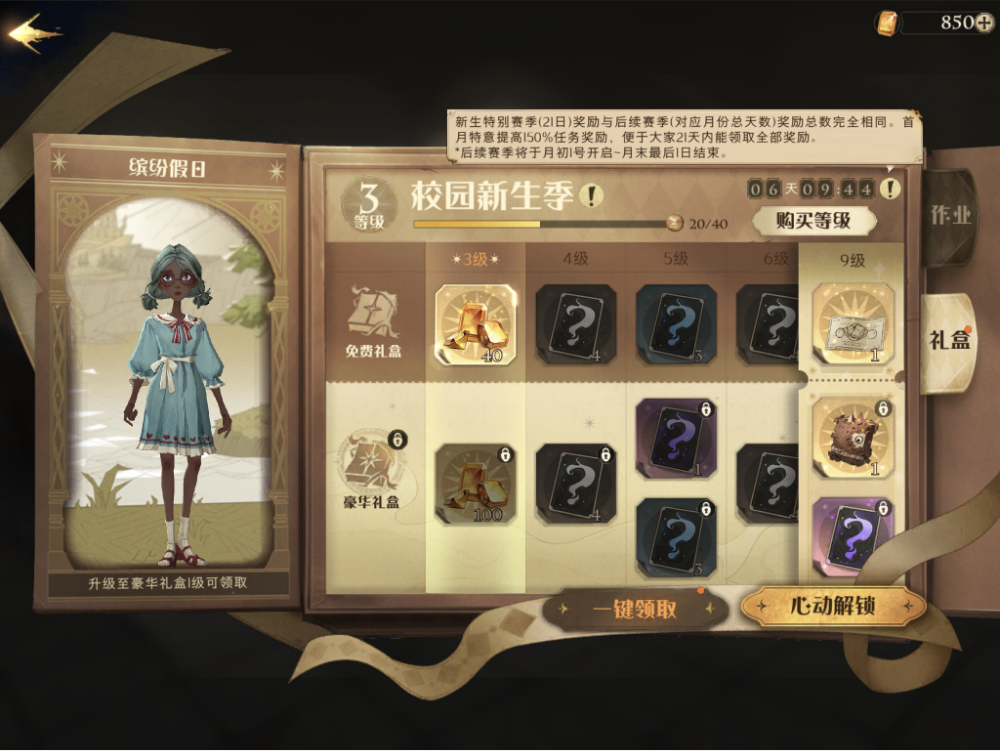1000x751 pixels.
Task: Unlock deluxe pass via 心动解锁
Action: (831, 607)
